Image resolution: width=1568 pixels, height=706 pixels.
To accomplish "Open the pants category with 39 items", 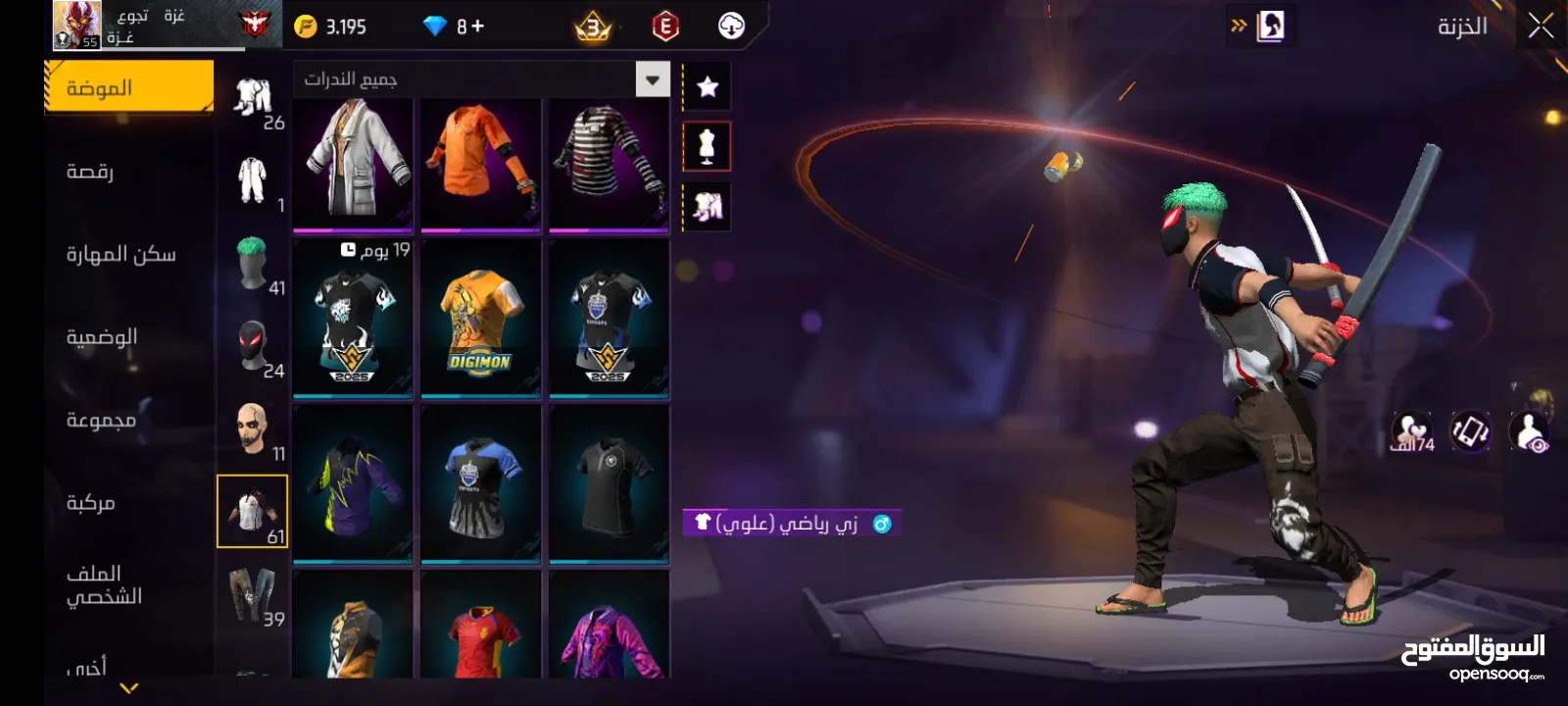I will tap(253, 594).
